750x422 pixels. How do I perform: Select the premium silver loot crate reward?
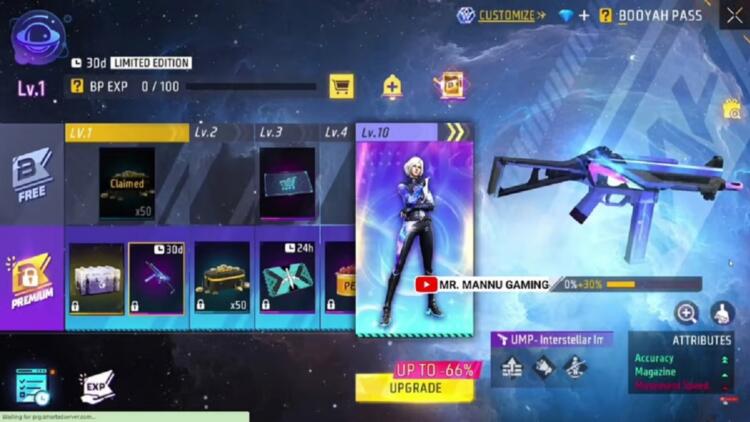[x=96, y=278]
